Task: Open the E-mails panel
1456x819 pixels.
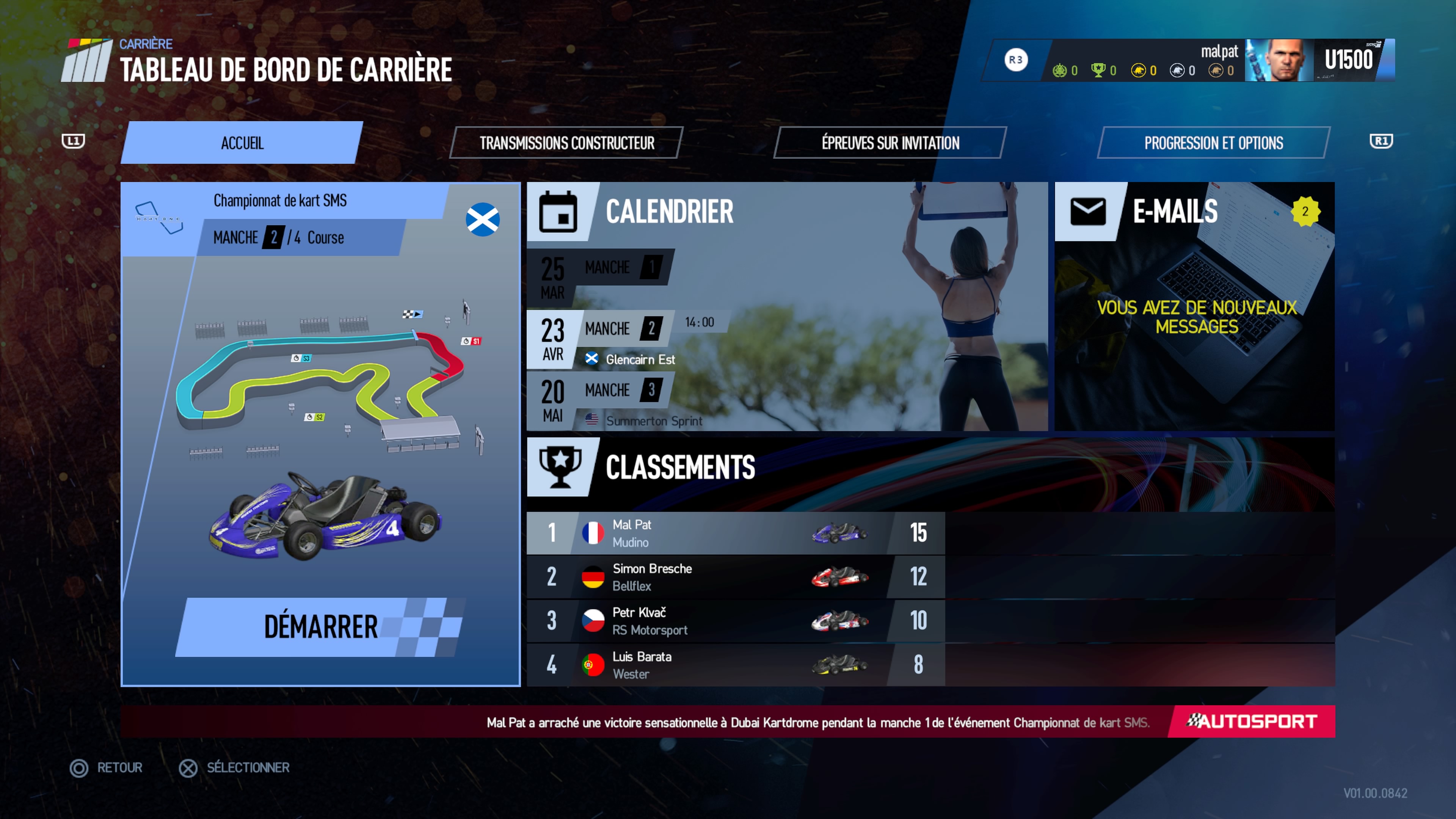Action: pyautogui.click(x=1194, y=305)
